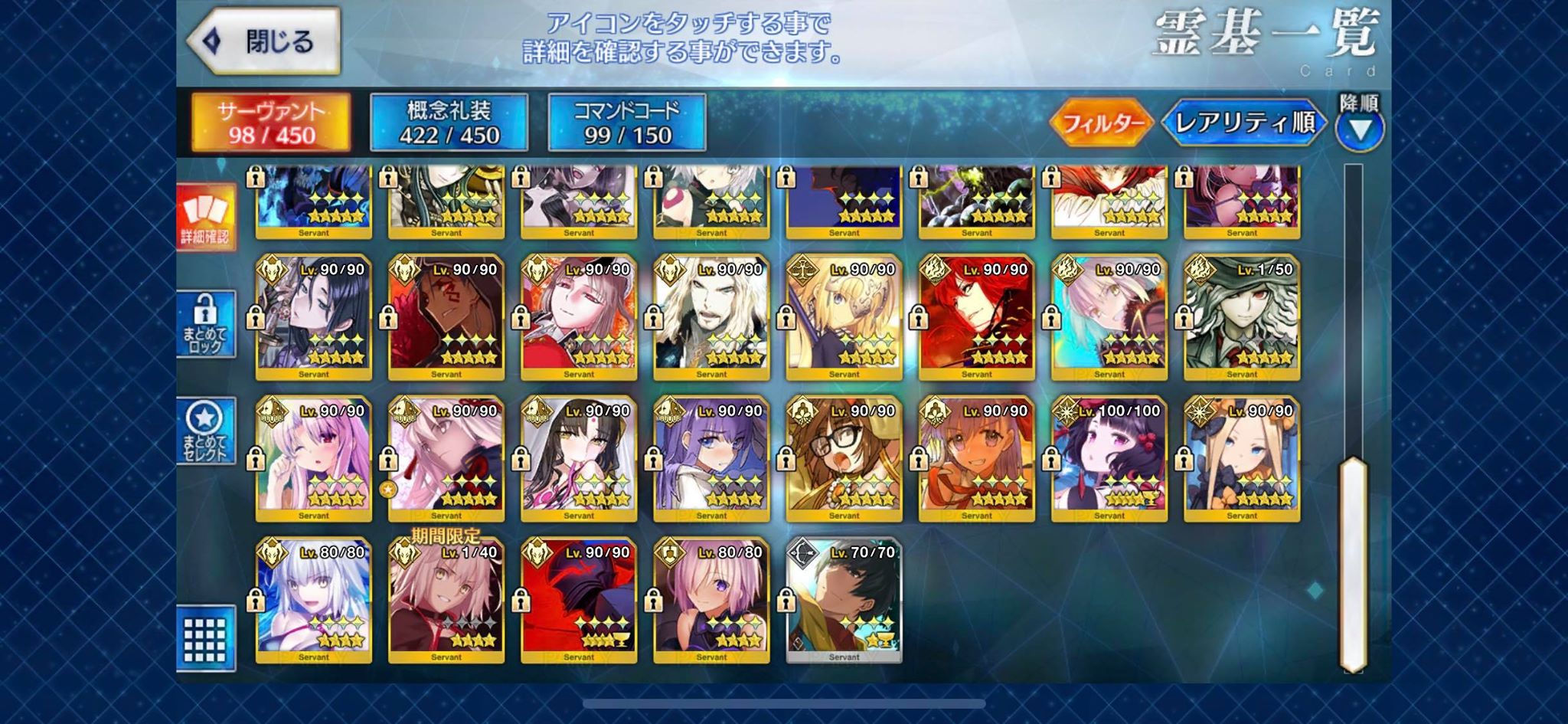
Task: Choose the 期間限定 Lv. 1/40 servant
Action: (446, 600)
